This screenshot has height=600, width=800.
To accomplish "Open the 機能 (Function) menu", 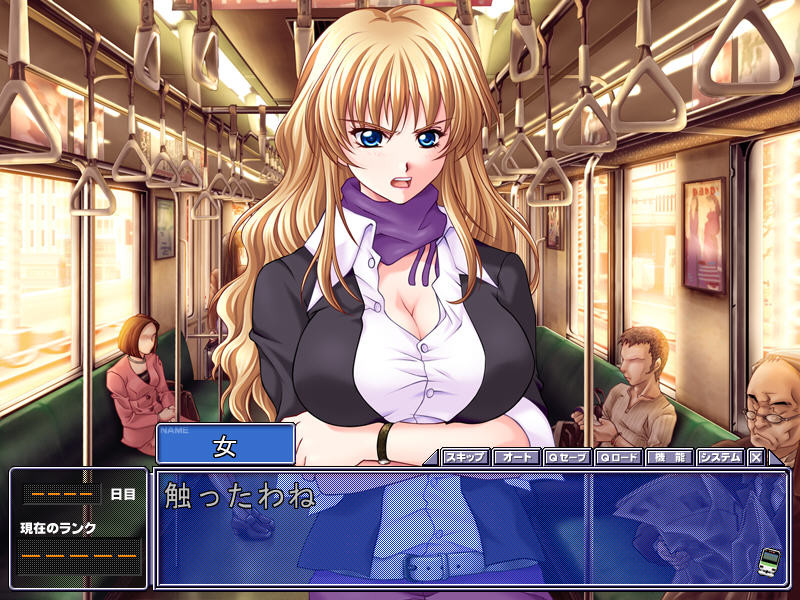I will point(669,457).
